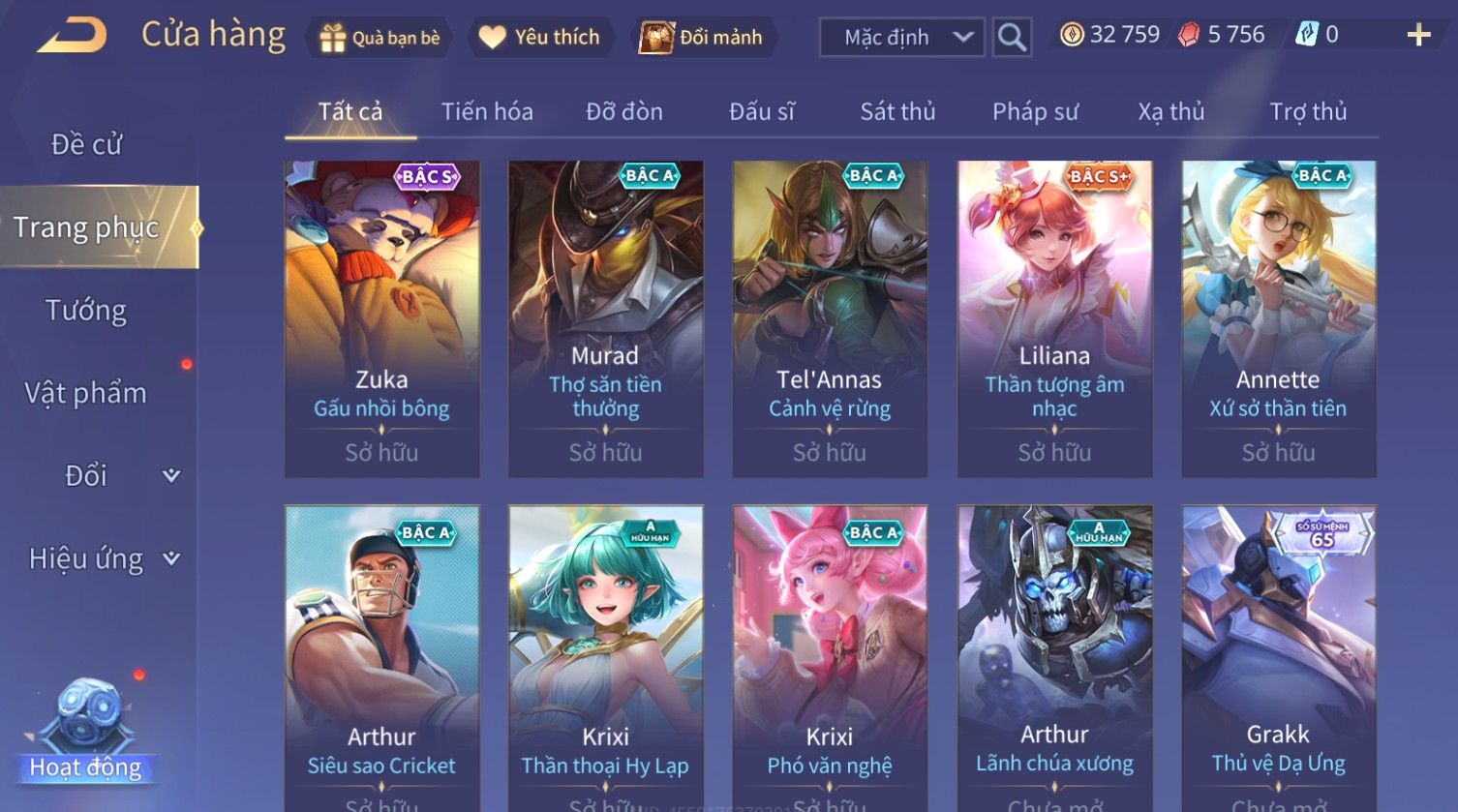Open Đề cử in the sidebar
The image size is (1458, 812).
[86, 145]
